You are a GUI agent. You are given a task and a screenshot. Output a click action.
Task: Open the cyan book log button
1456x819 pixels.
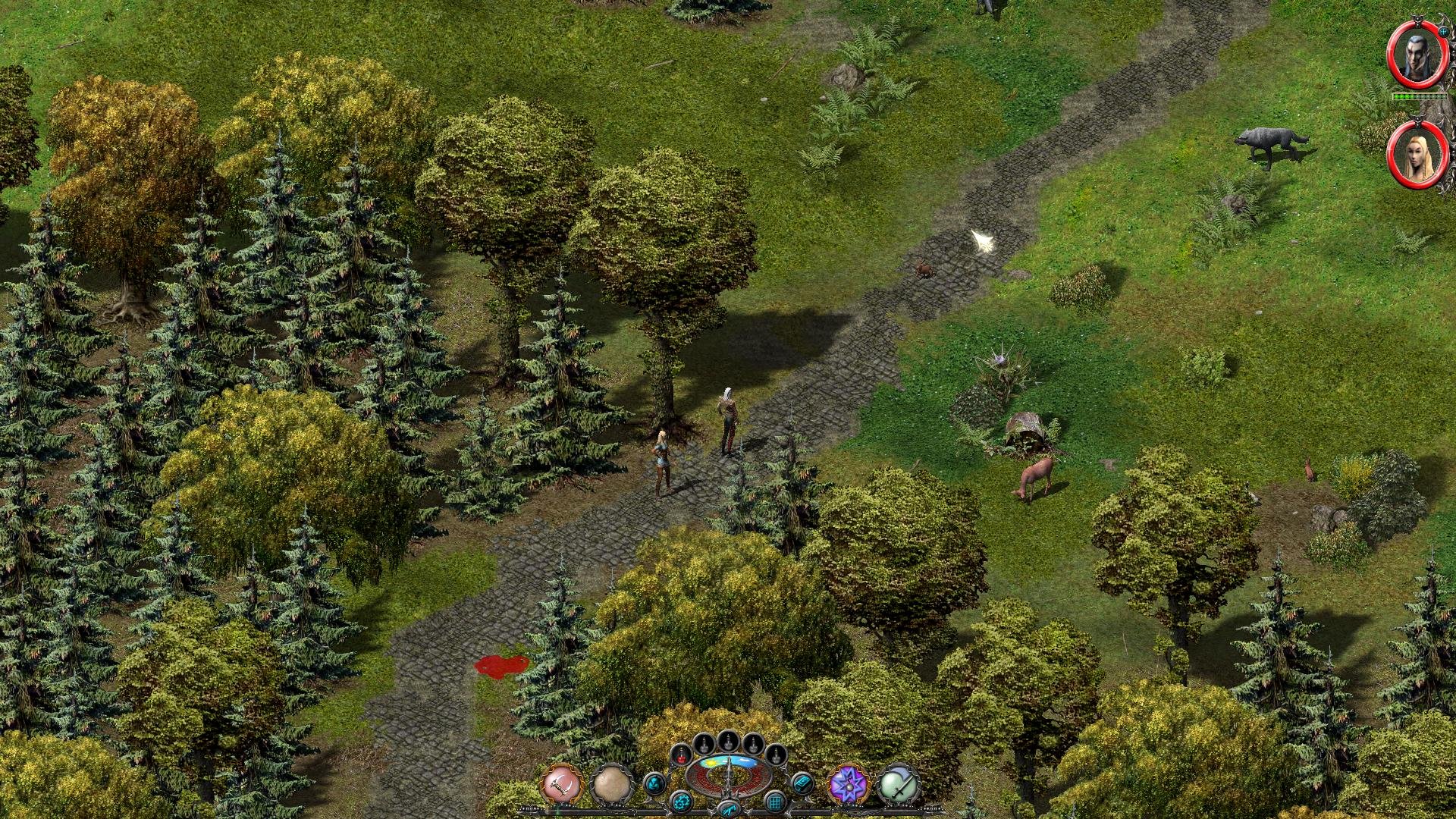click(802, 783)
